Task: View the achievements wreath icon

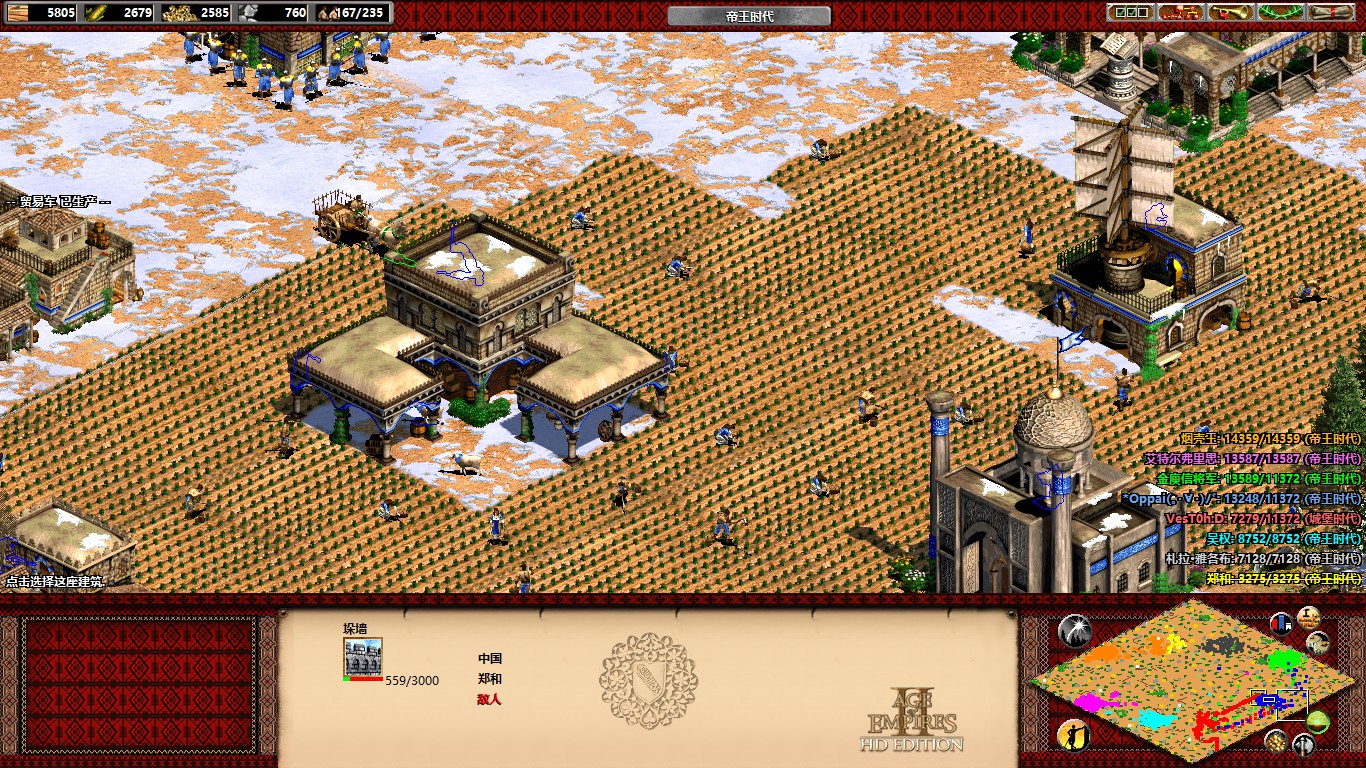Action: (x=1280, y=12)
